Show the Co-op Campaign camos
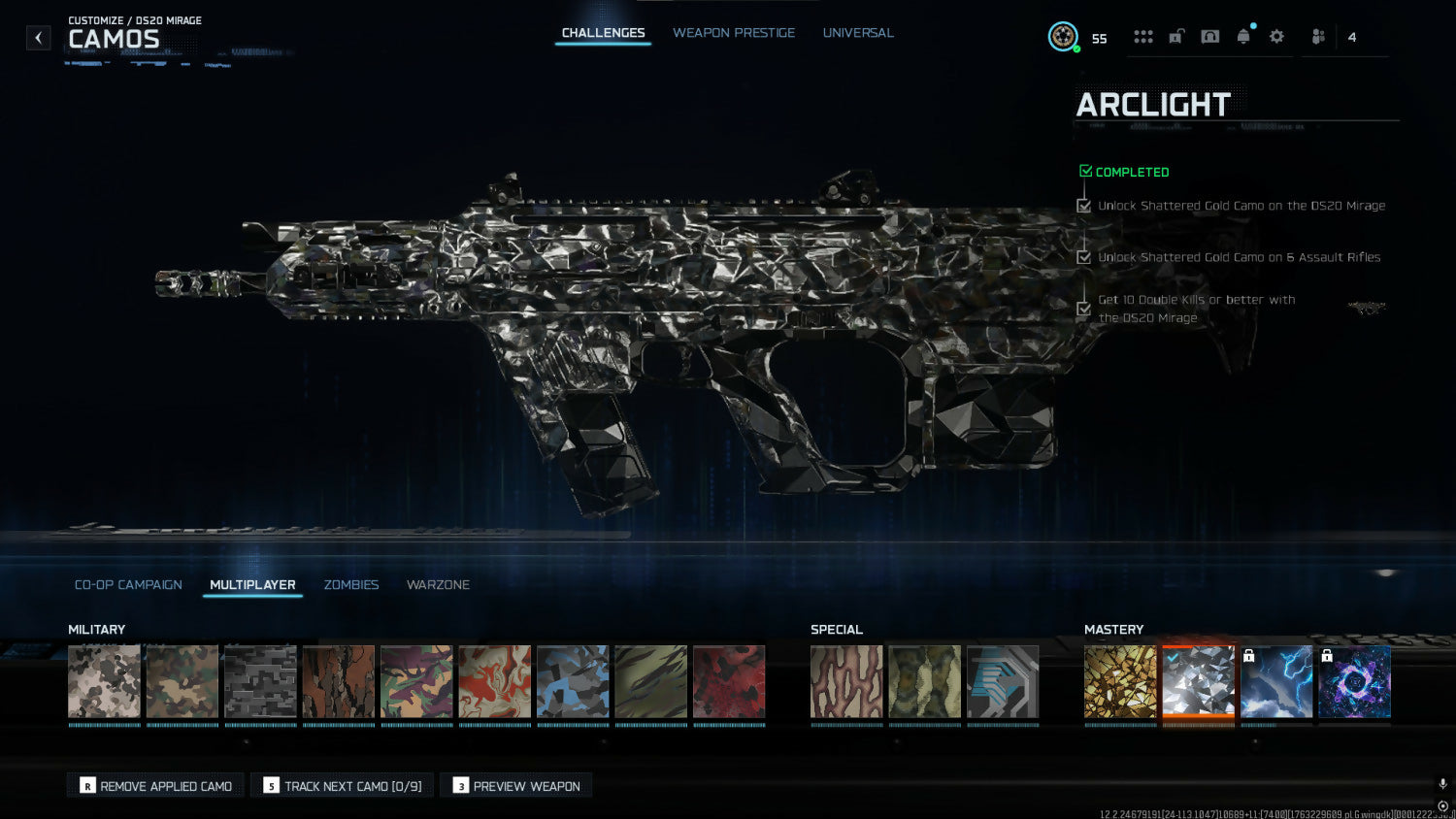The width and height of the screenshot is (1456, 819). (x=128, y=585)
